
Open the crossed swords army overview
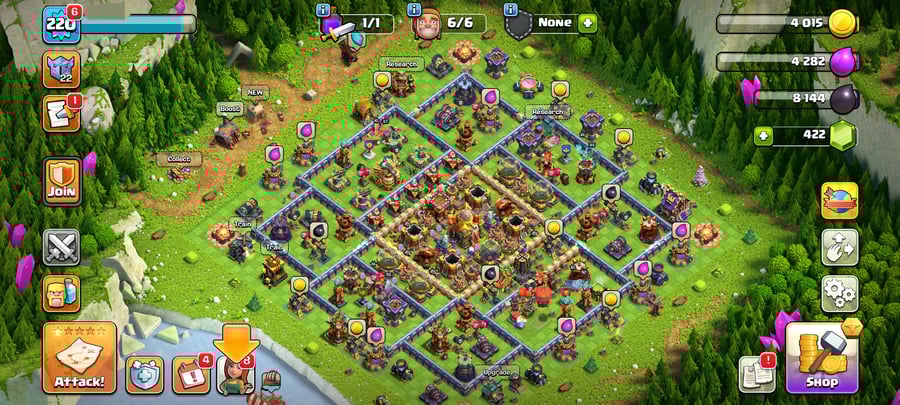pyautogui.click(x=61, y=247)
